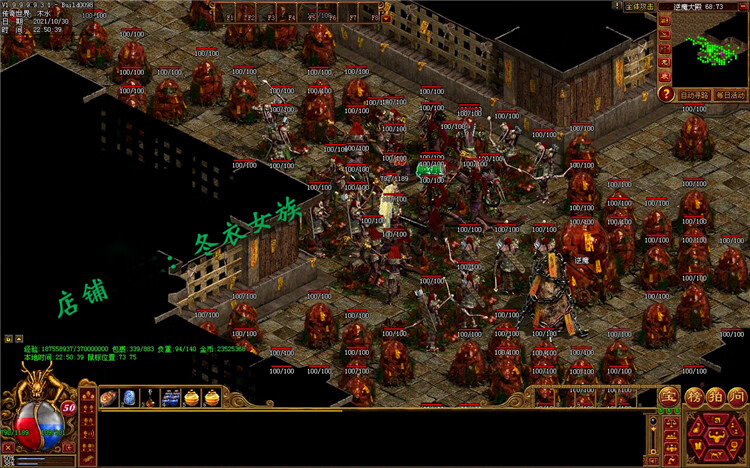The image size is (750, 468).
Task: Open the 榜 ranking round button
Action: (694, 396)
